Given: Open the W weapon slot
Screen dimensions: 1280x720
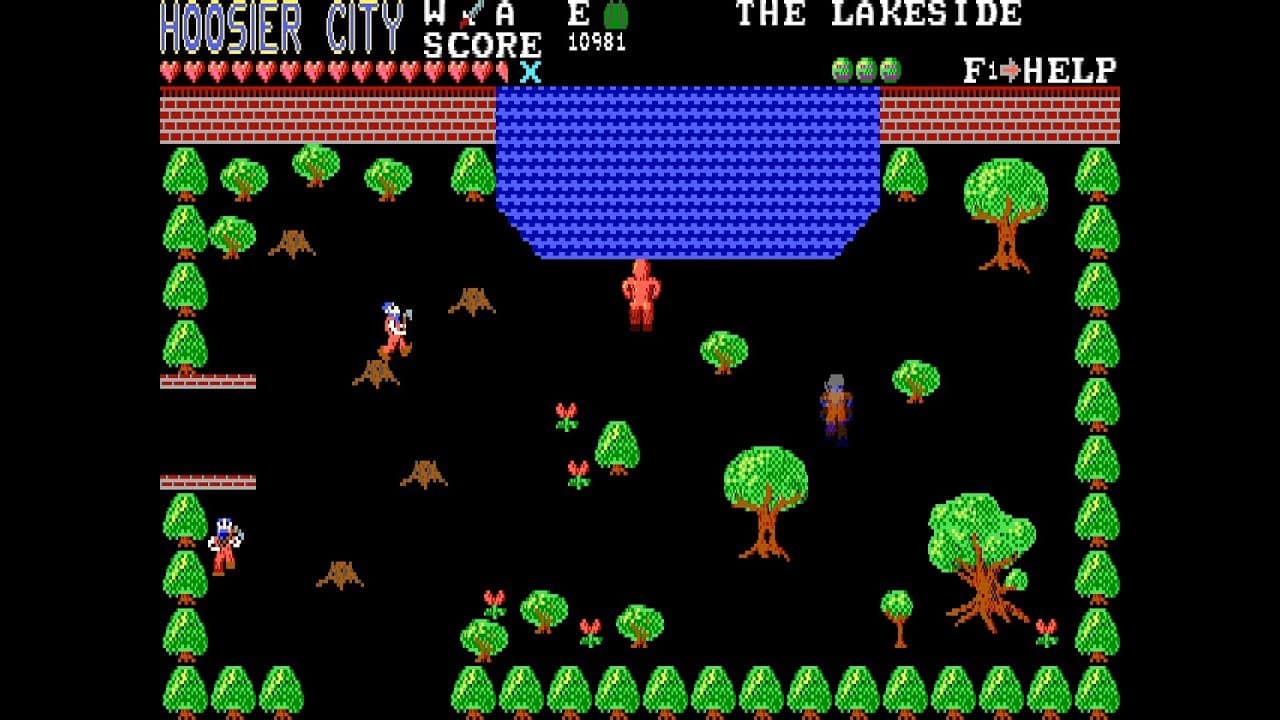Looking at the screenshot, I should coord(434,16).
